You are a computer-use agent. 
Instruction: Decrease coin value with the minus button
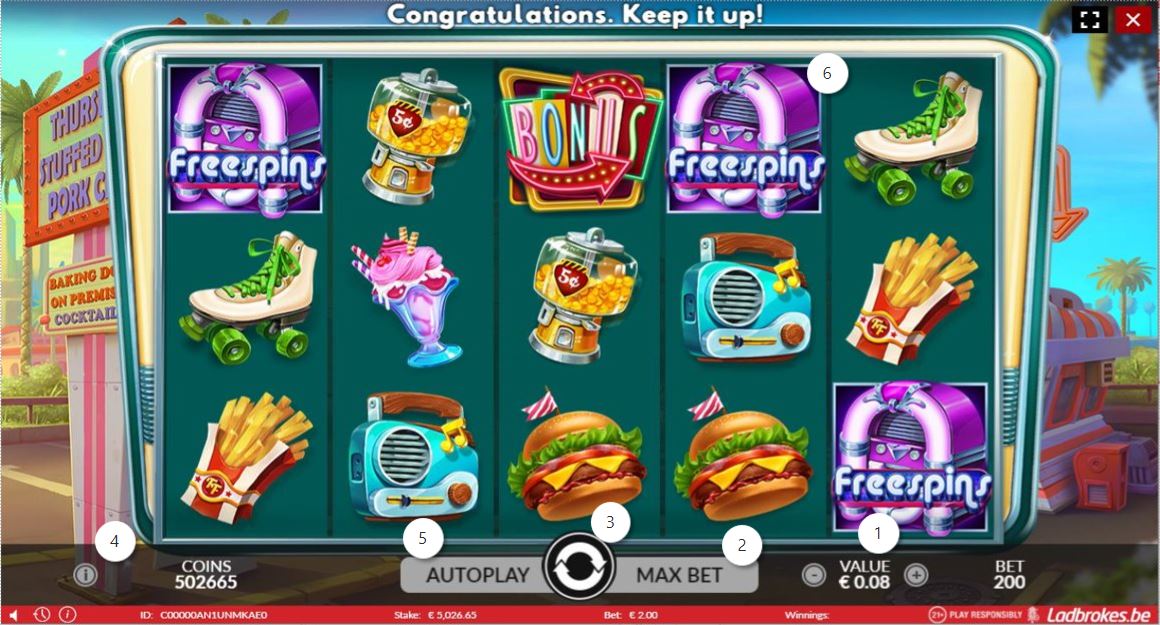[x=814, y=575]
